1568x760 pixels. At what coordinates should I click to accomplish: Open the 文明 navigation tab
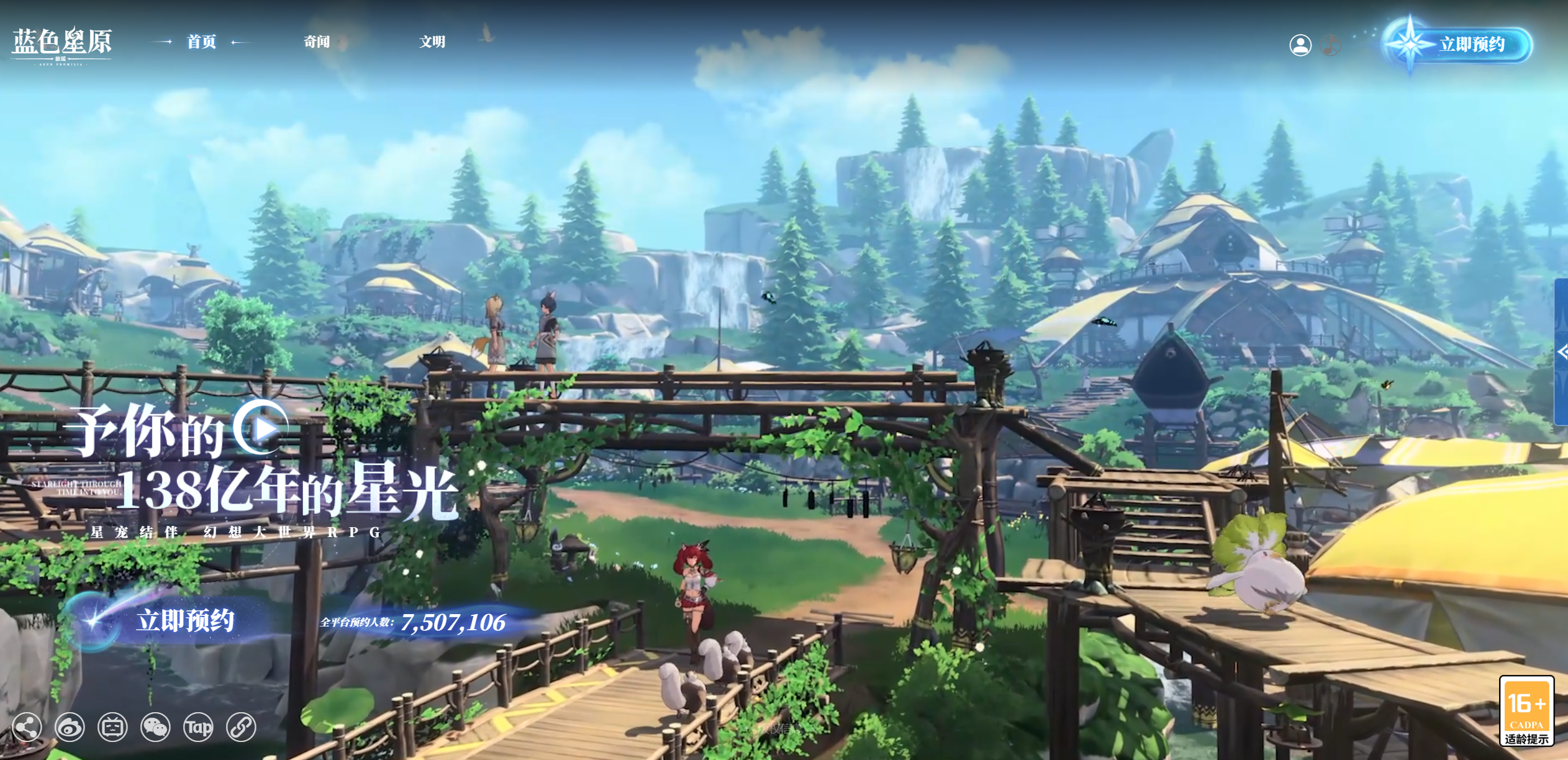(x=432, y=42)
